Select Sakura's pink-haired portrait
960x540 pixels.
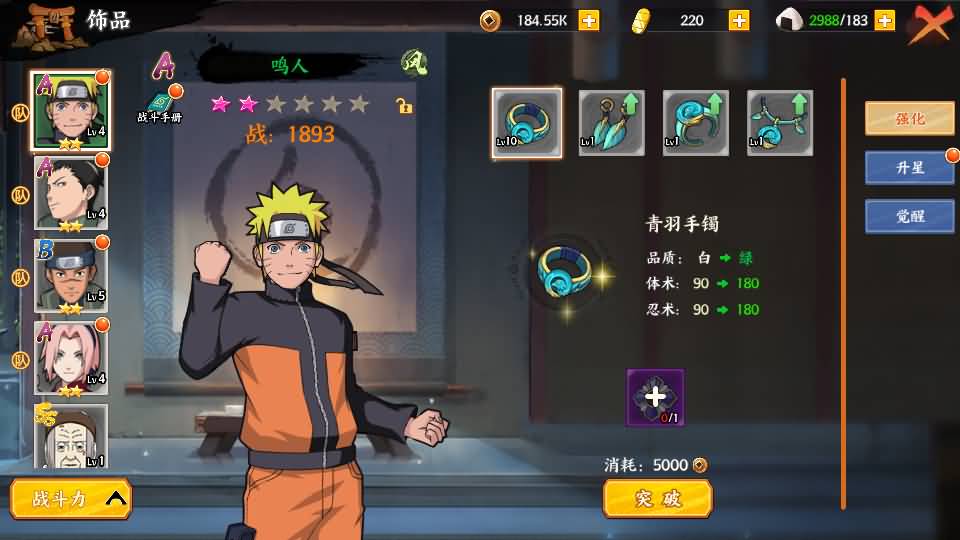click(71, 357)
